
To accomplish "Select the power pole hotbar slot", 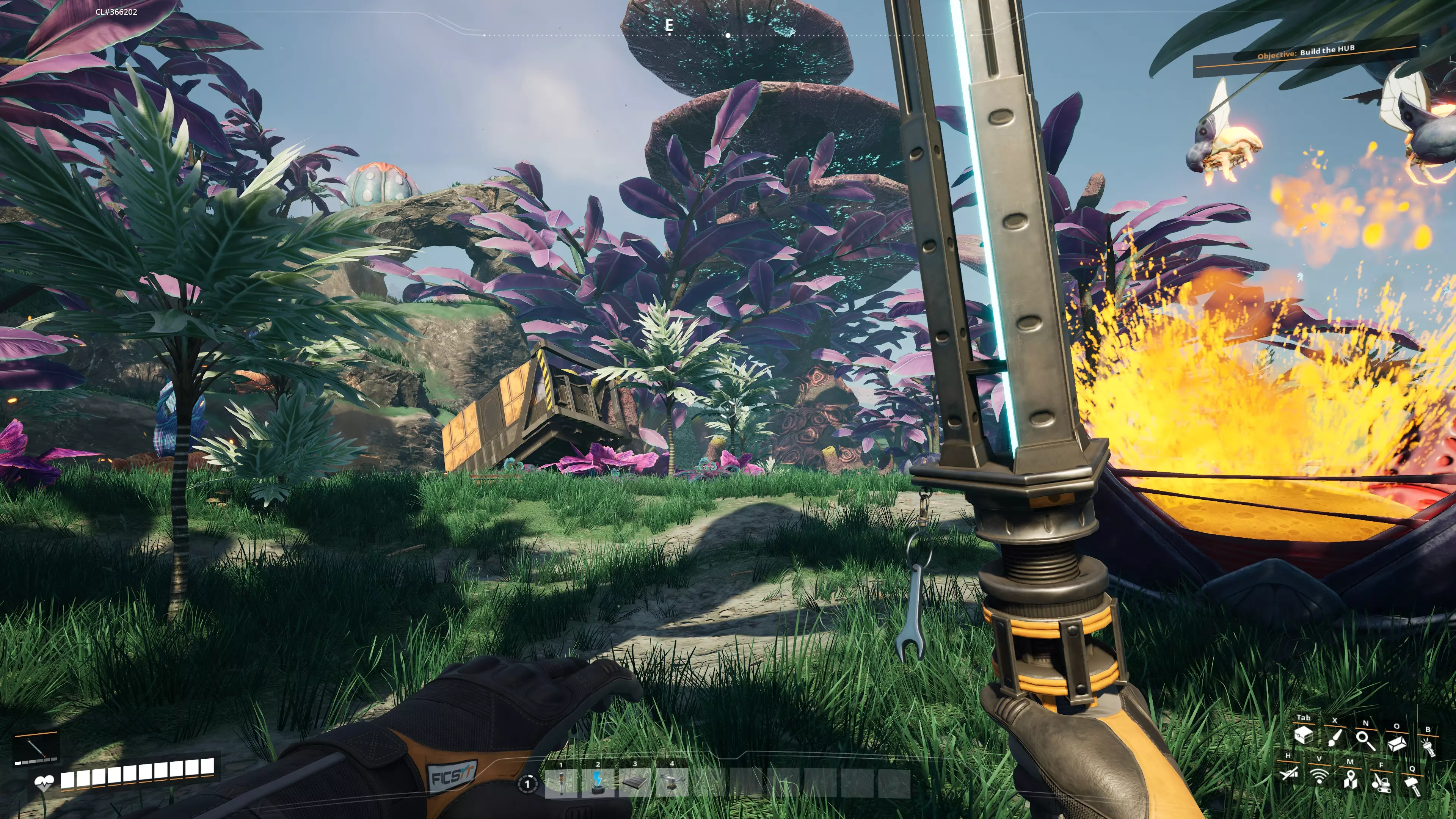I will pyautogui.click(x=561, y=783).
